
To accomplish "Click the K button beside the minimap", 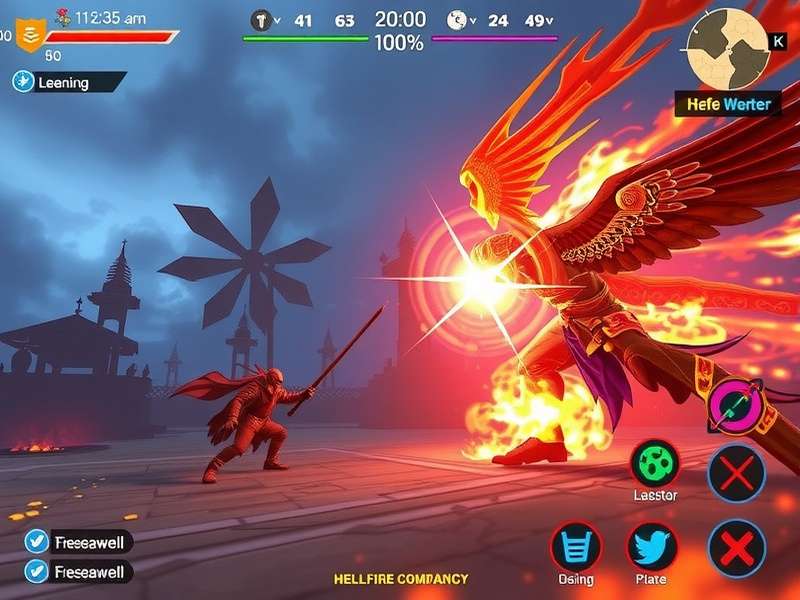I will coord(779,42).
